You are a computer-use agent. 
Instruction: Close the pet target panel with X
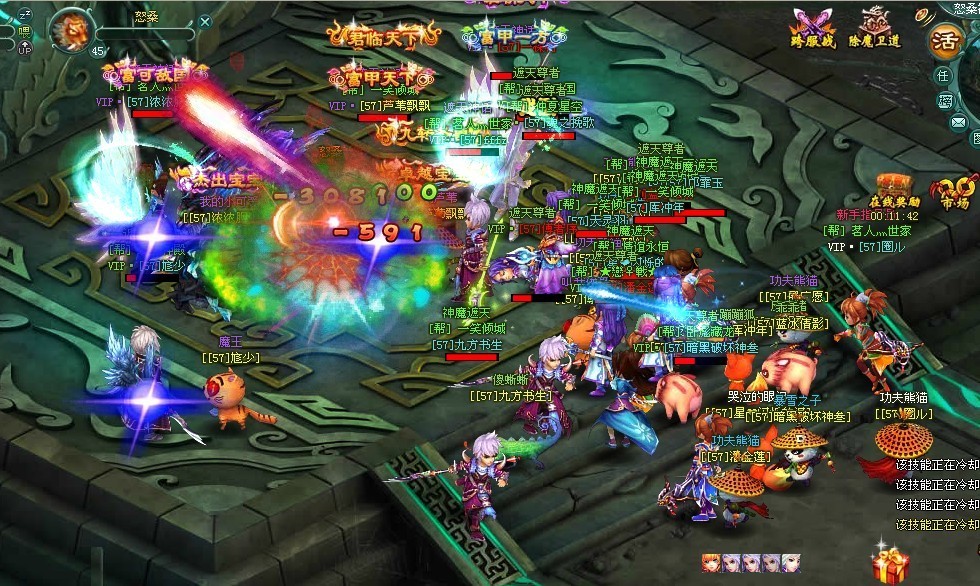pos(205,21)
